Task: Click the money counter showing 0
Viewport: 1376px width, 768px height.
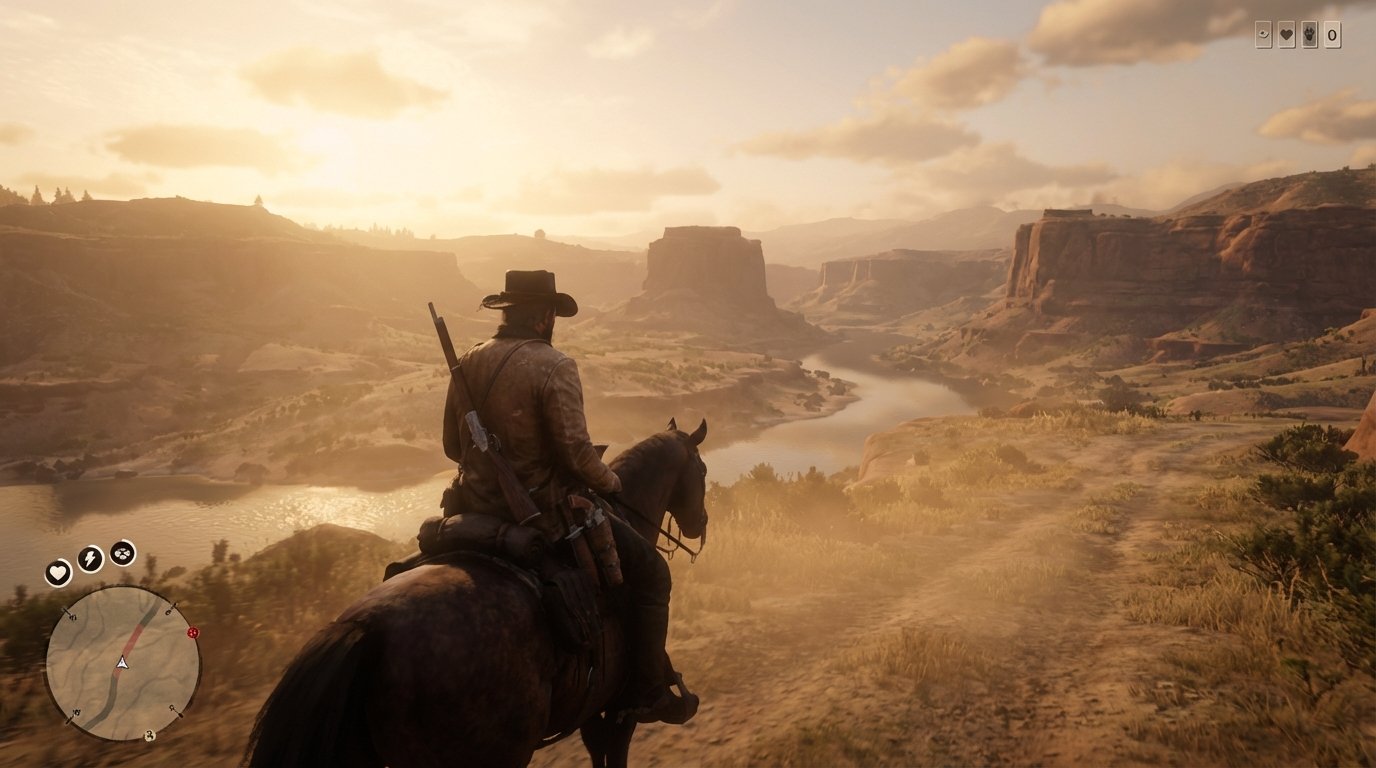Action: pos(1332,35)
